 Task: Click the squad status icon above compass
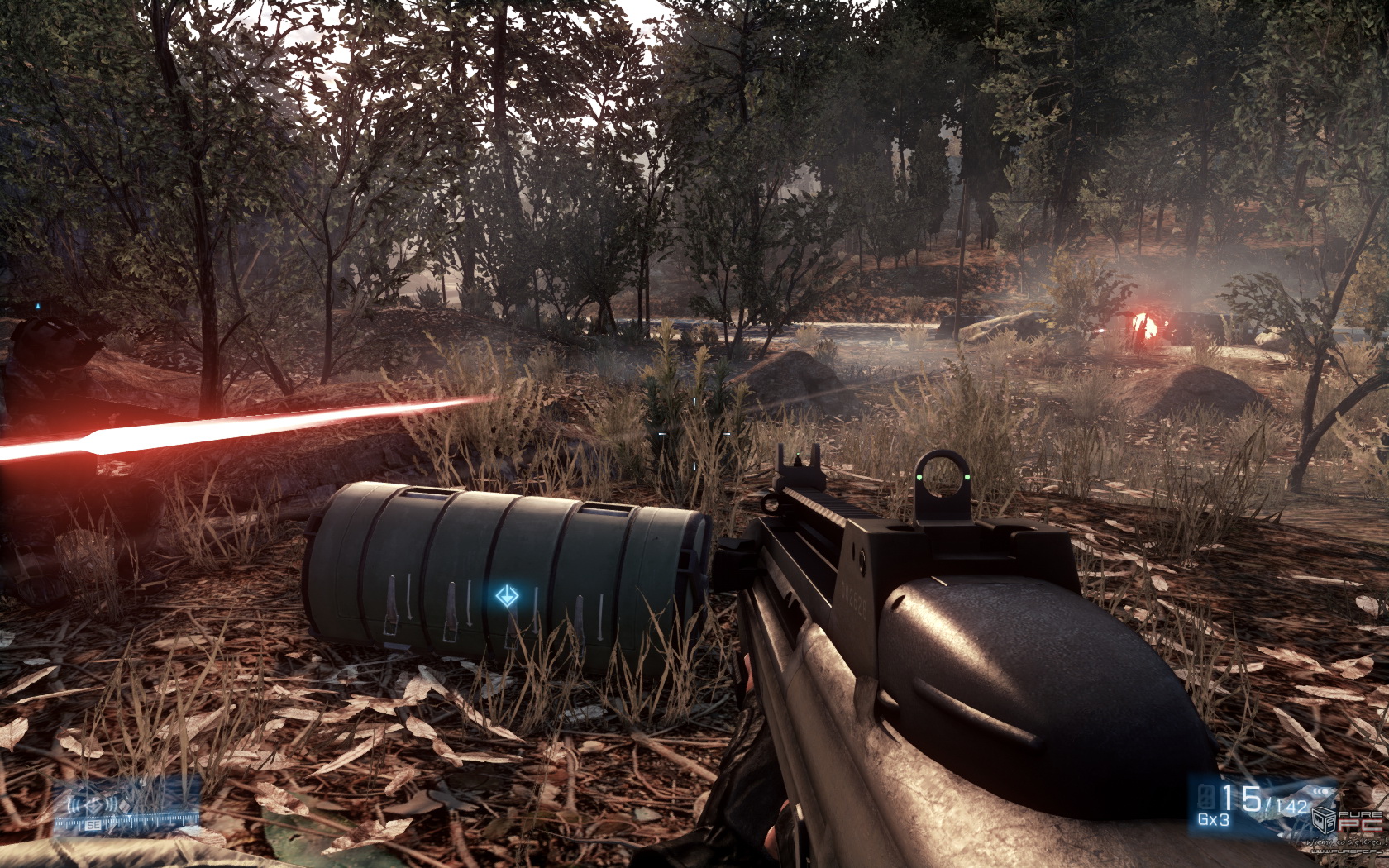(96, 804)
